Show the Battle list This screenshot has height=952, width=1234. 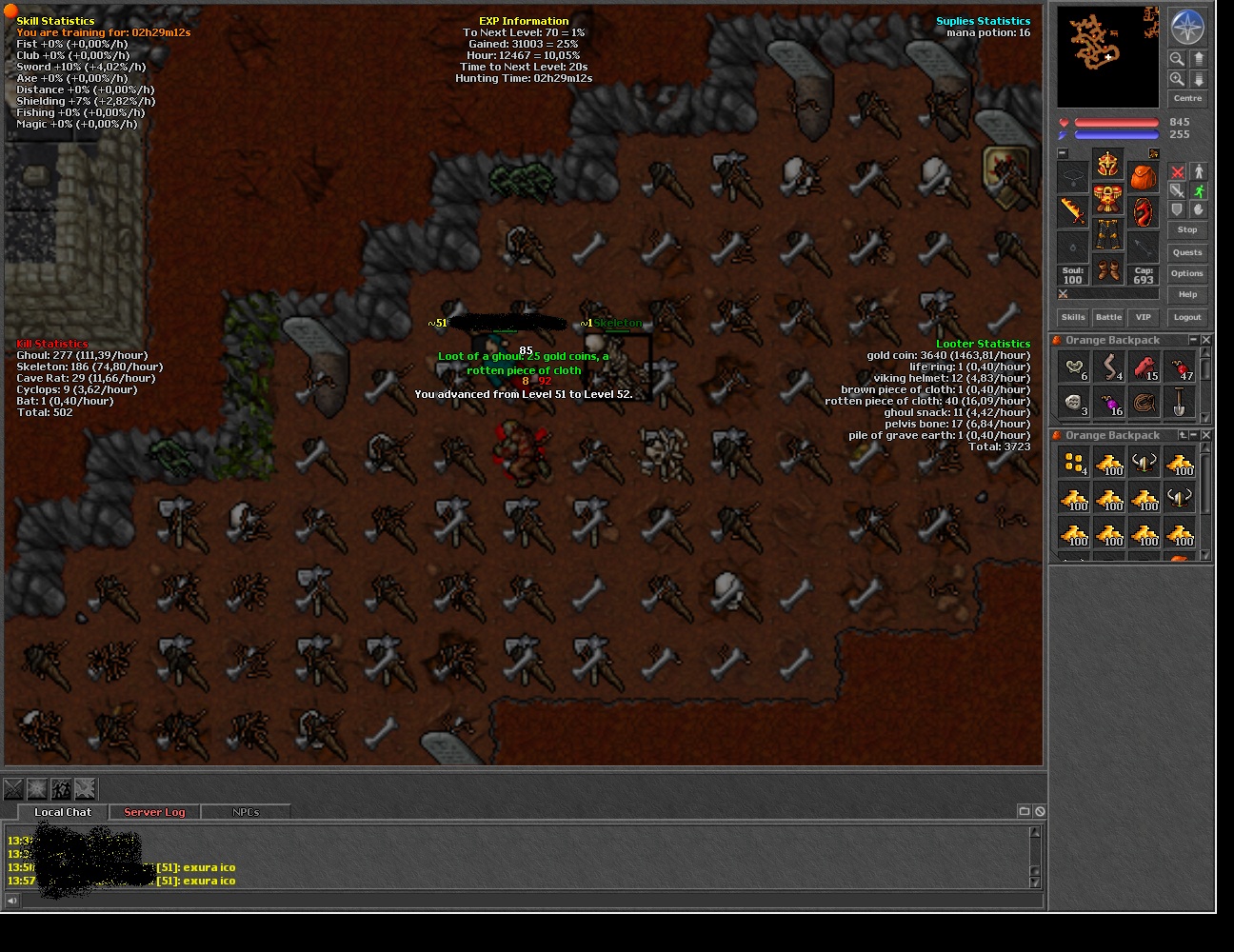tap(1108, 317)
